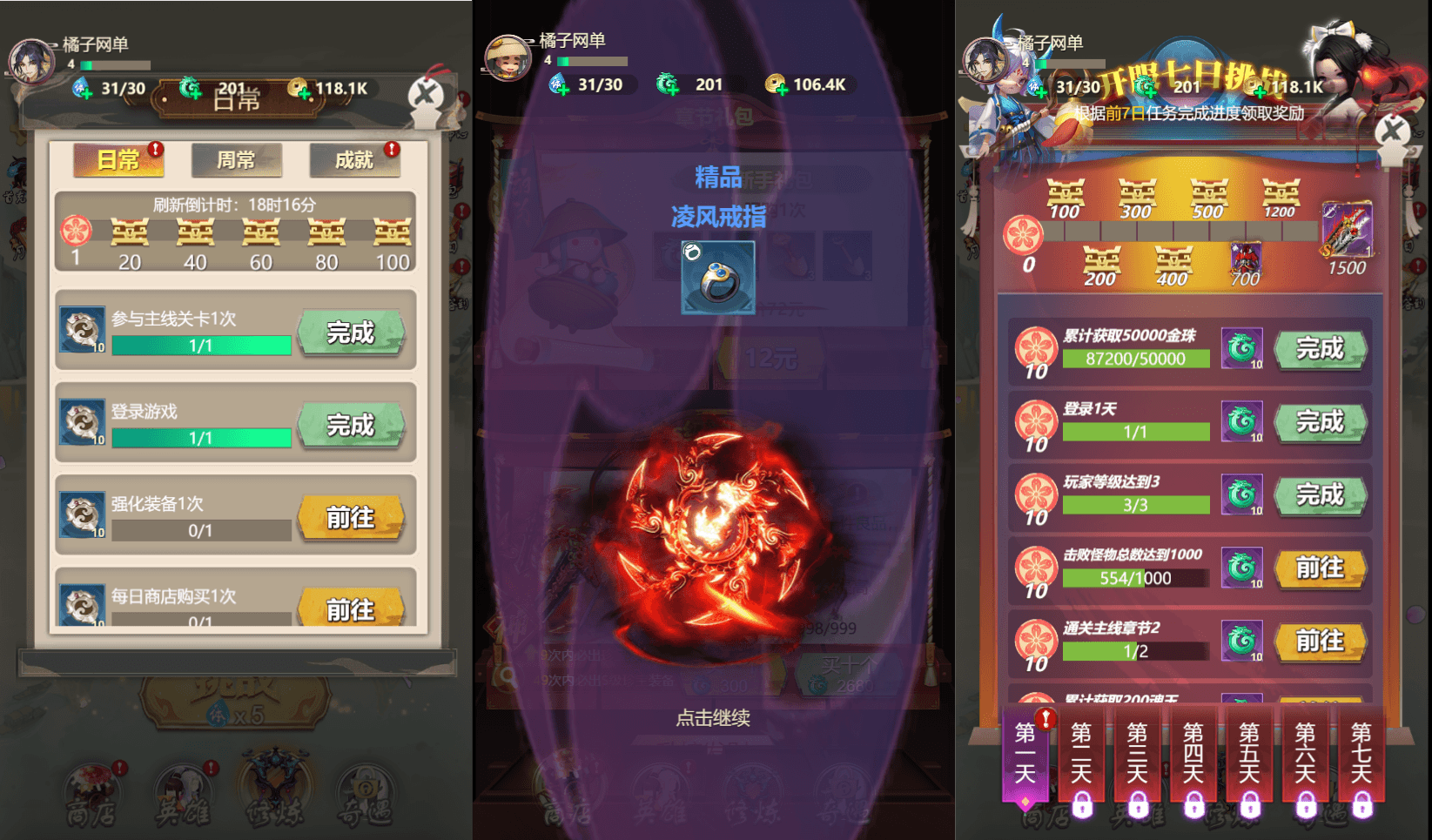Click 前往 for 强化装备1次 task
This screenshot has width=1432, height=840.
coord(352,517)
